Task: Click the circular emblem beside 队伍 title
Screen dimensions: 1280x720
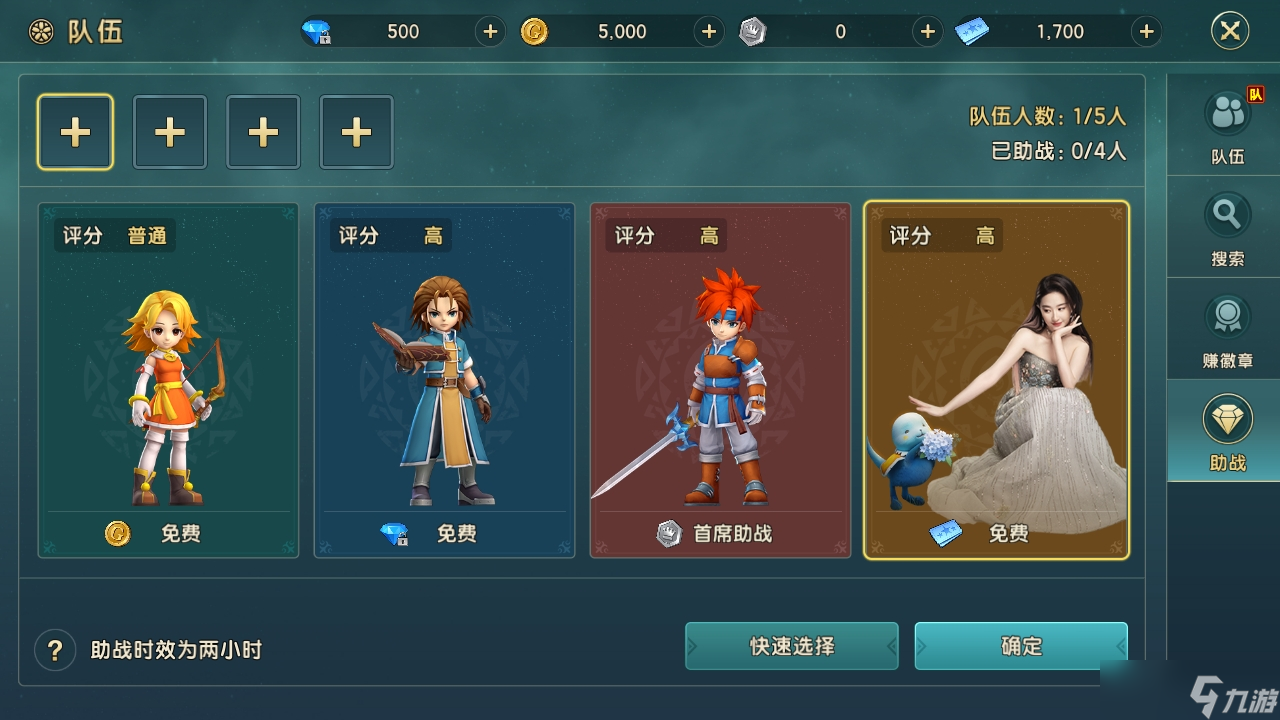Action: click(39, 31)
